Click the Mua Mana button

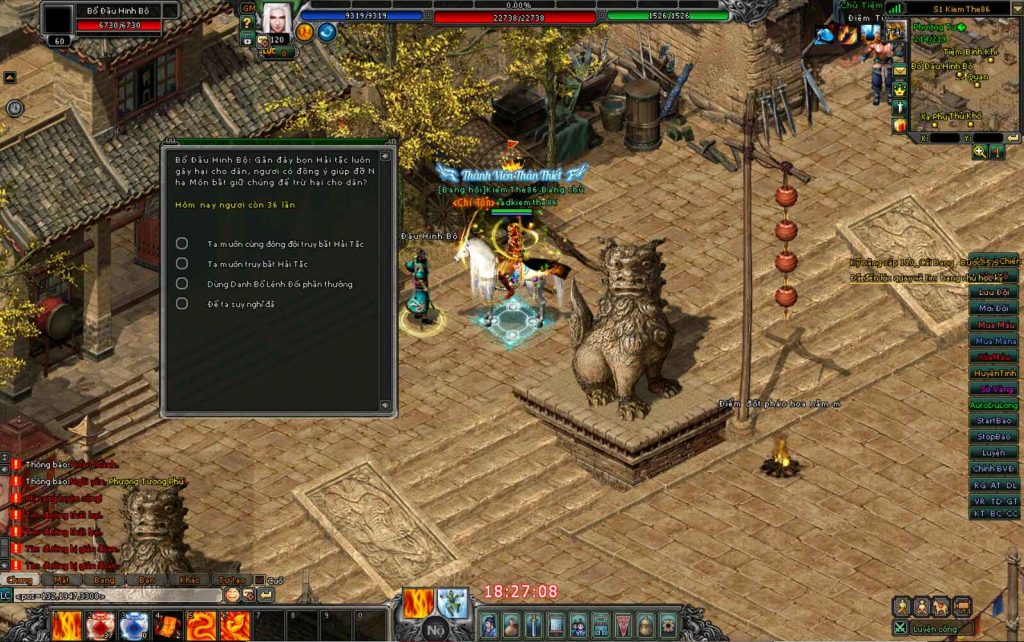pos(994,341)
